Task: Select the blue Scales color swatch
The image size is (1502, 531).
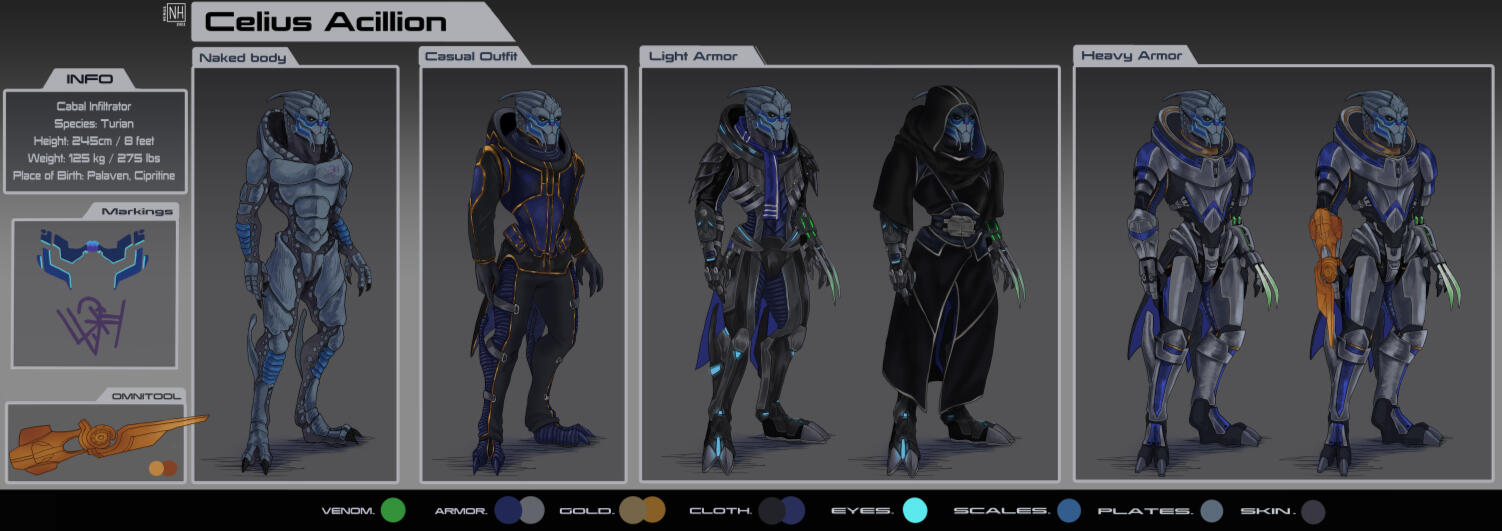Action: 1069,511
